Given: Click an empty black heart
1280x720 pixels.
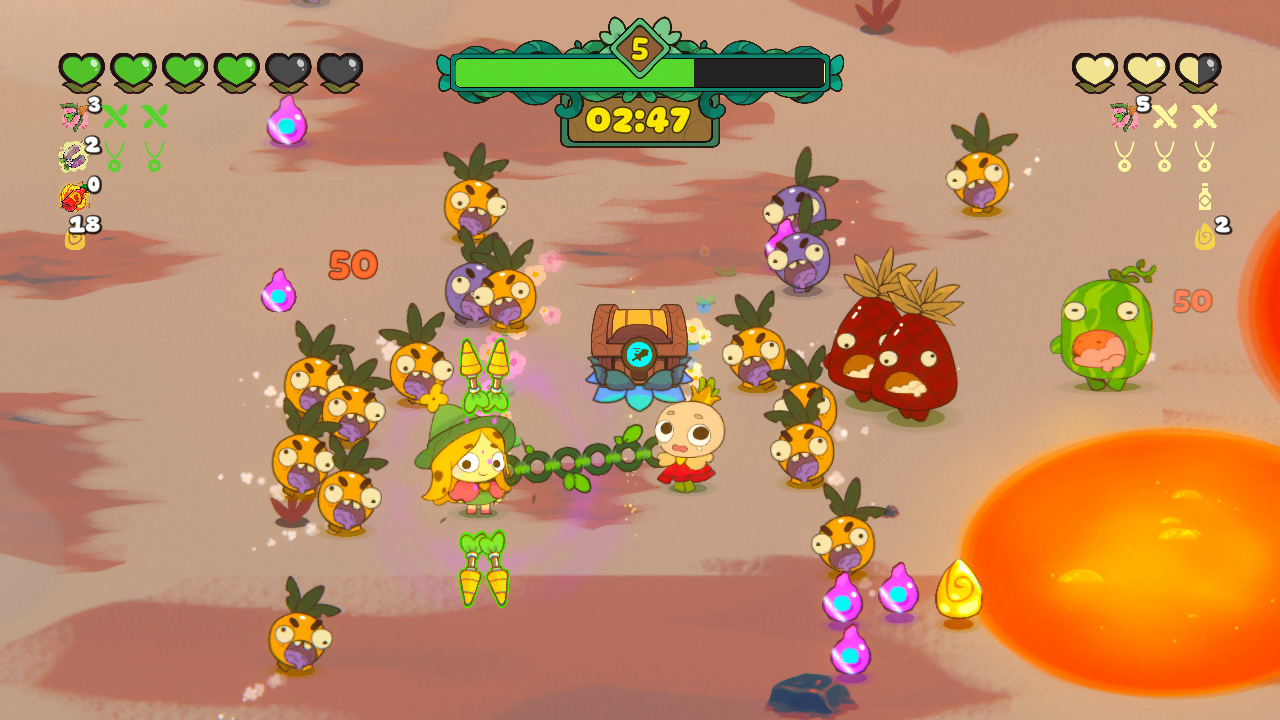Looking at the screenshot, I should (x=288, y=68).
